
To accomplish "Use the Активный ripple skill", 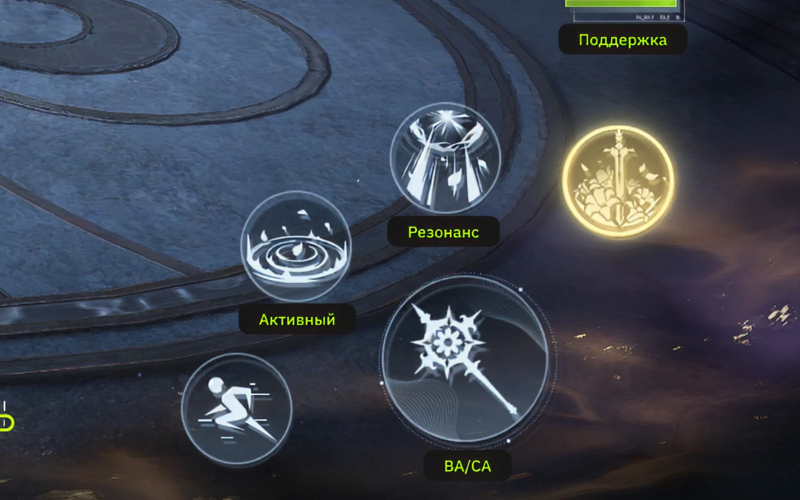I will click(296, 246).
